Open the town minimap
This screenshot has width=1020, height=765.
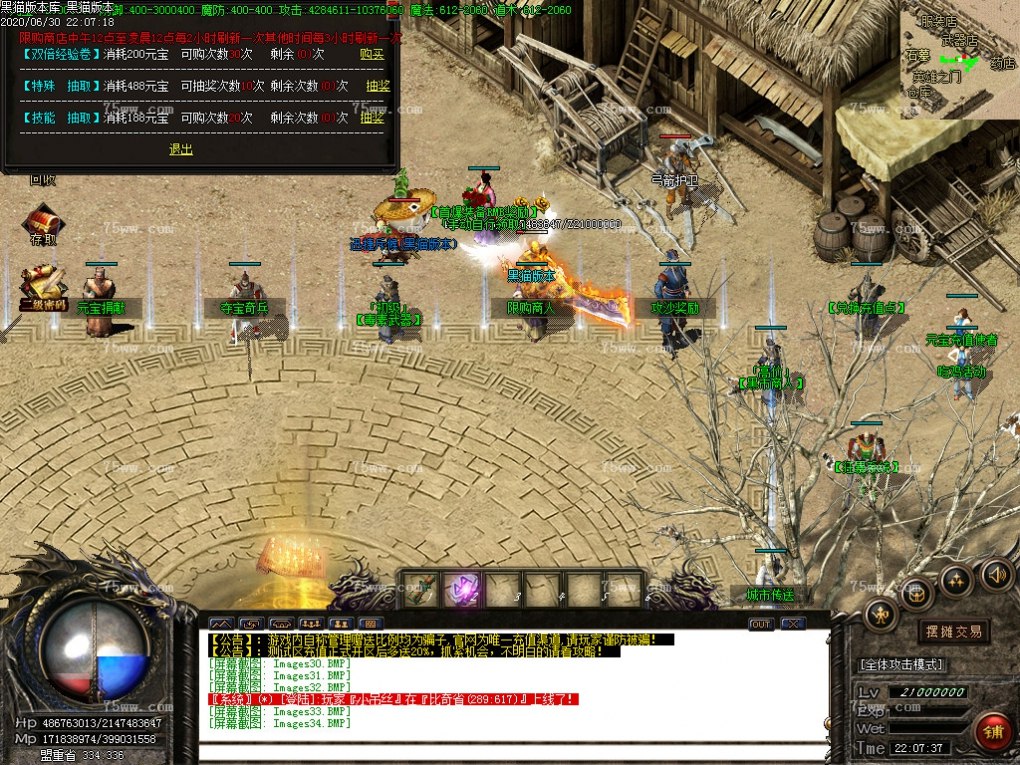(958, 60)
